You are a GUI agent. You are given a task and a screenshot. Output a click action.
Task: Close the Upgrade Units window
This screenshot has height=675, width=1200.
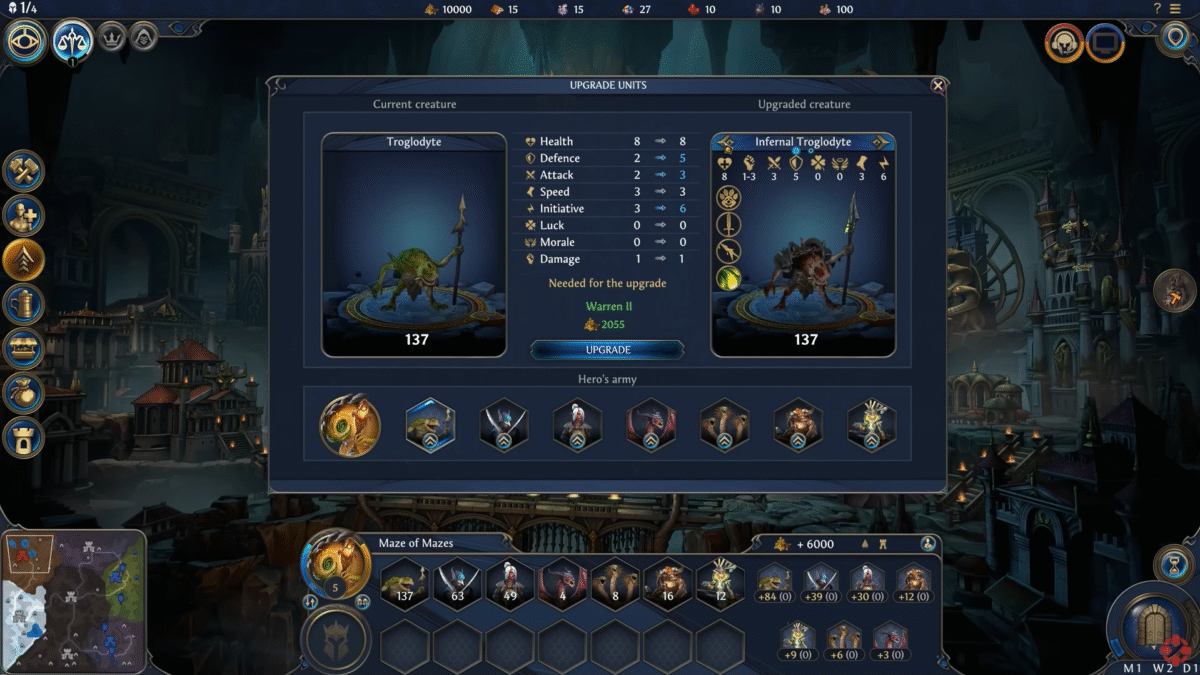938,86
